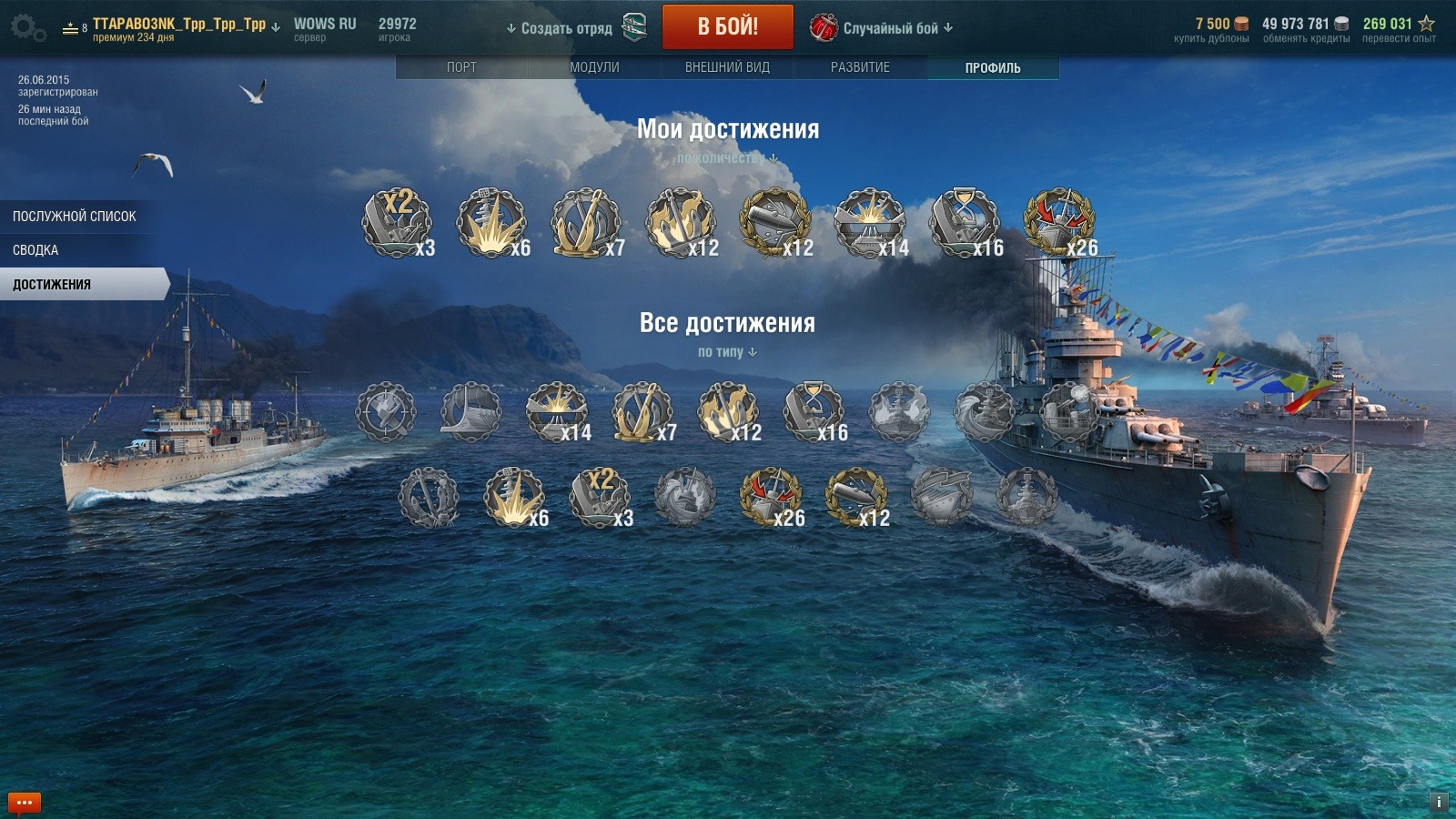Choose ДОСТИЖЕНИЯ in the side menu
The height and width of the screenshot is (819, 1456).
[x=53, y=285]
